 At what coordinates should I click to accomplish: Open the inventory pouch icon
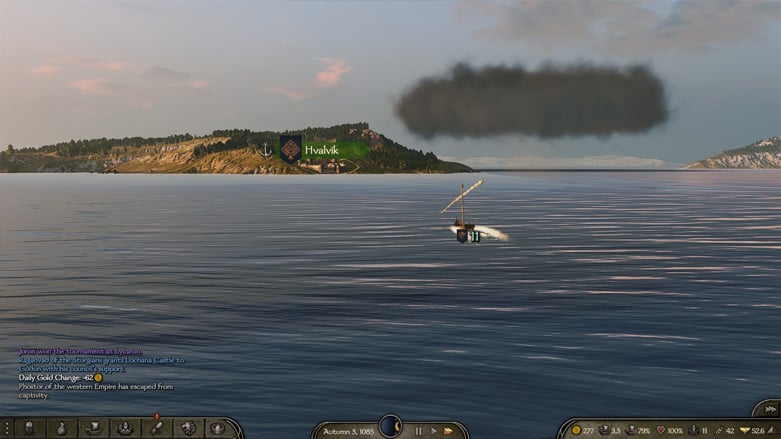[x=61, y=428]
